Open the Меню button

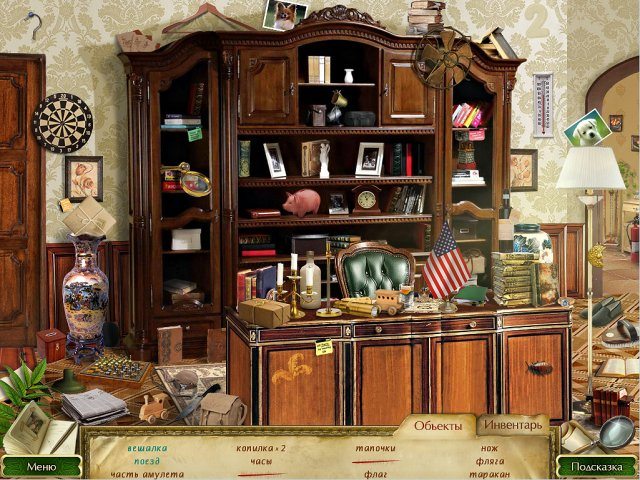pyautogui.click(x=41, y=466)
